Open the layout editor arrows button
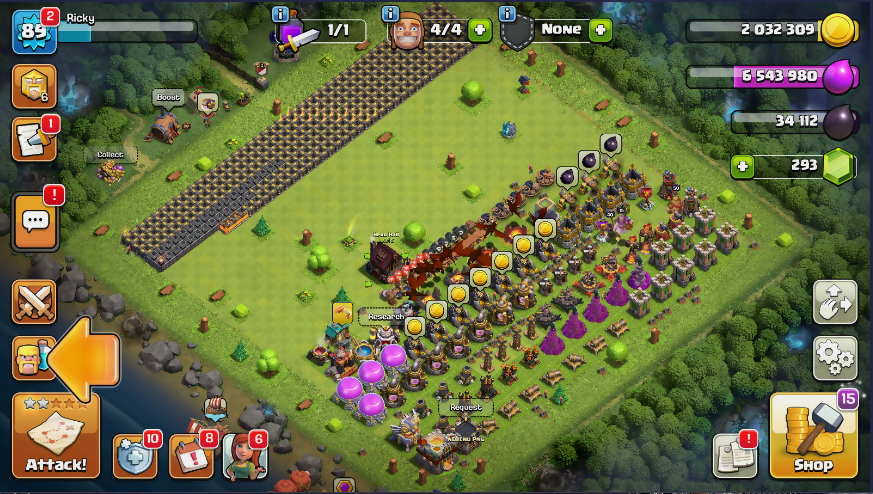Image resolution: width=873 pixels, height=494 pixels. 834,301
